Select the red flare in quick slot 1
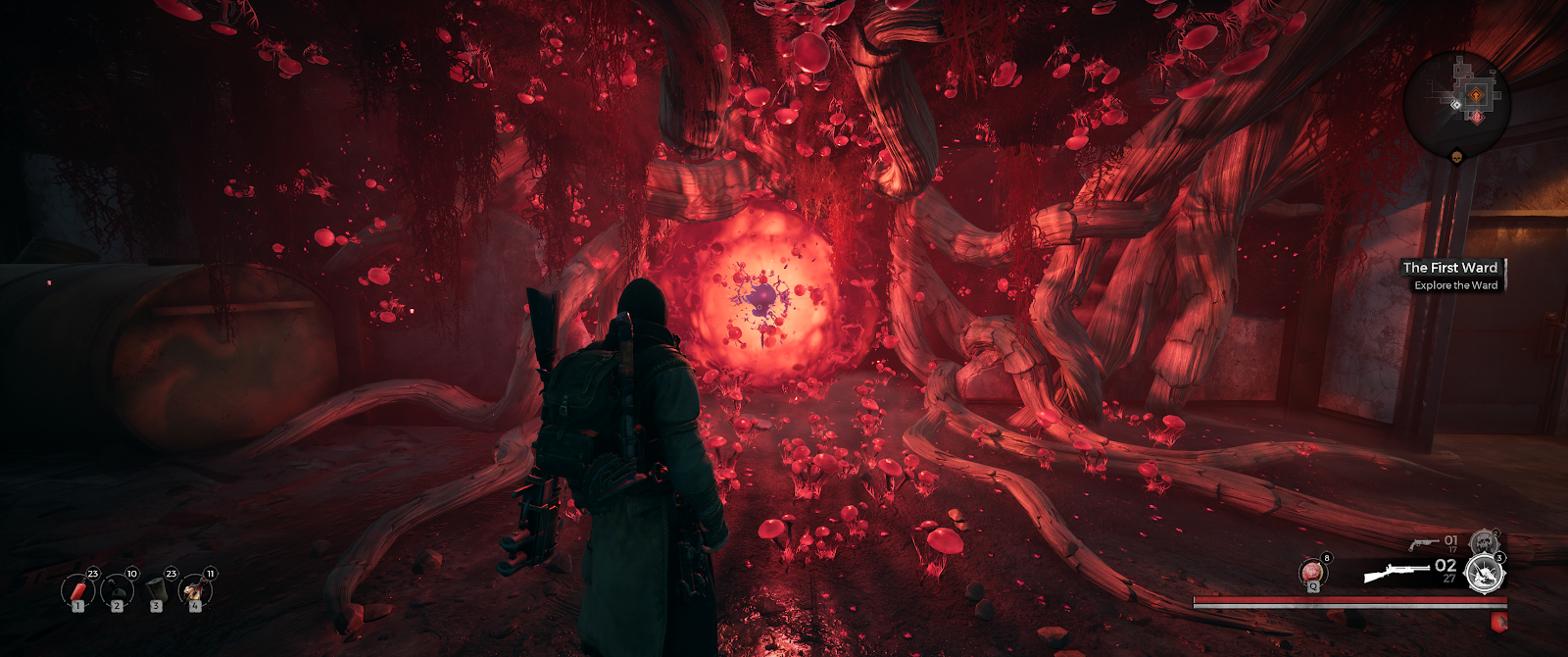The height and width of the screenshot is (657, 1568). [78, 590]
